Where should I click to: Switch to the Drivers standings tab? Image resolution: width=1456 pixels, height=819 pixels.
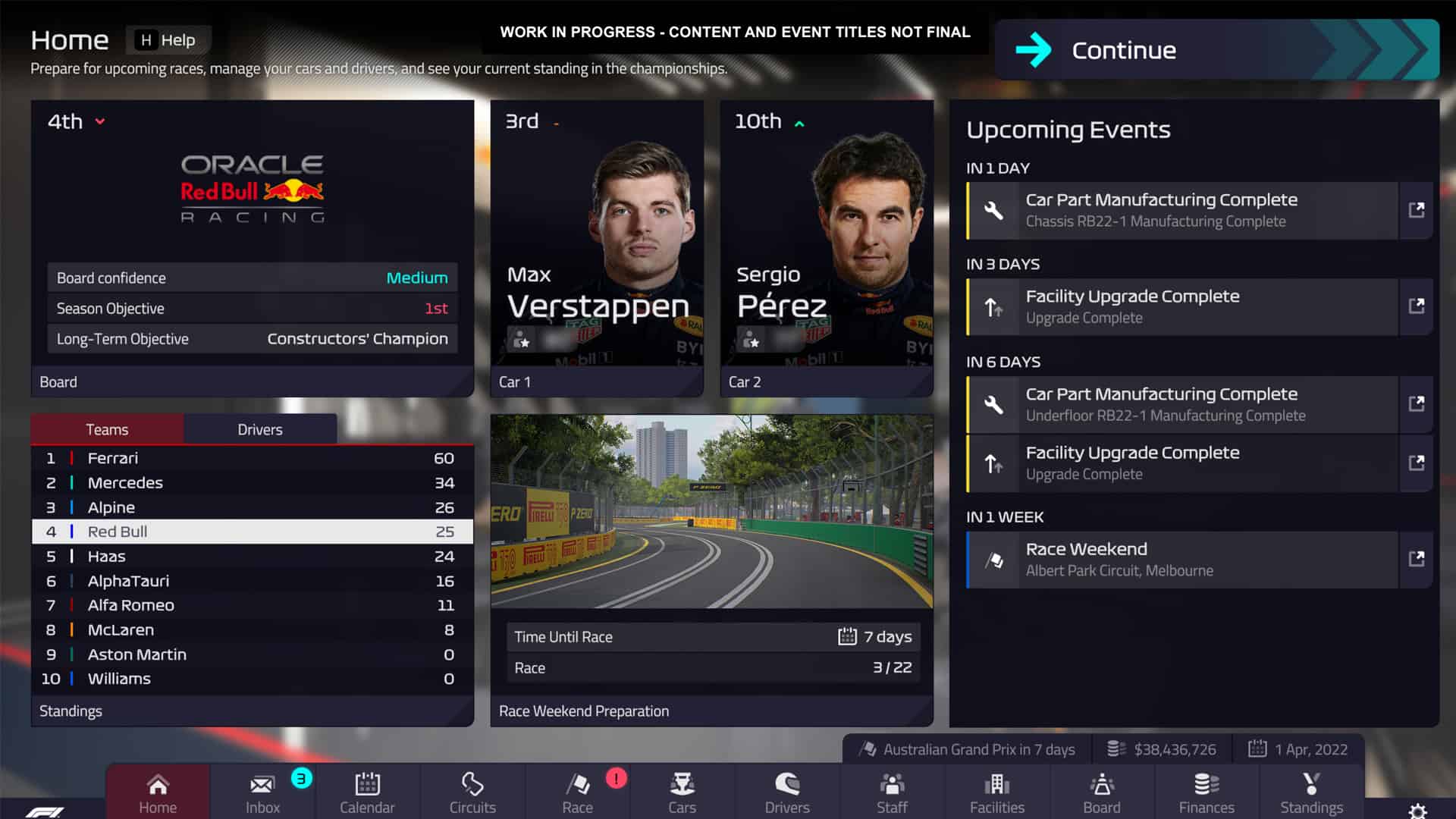(x=259, y=429)
